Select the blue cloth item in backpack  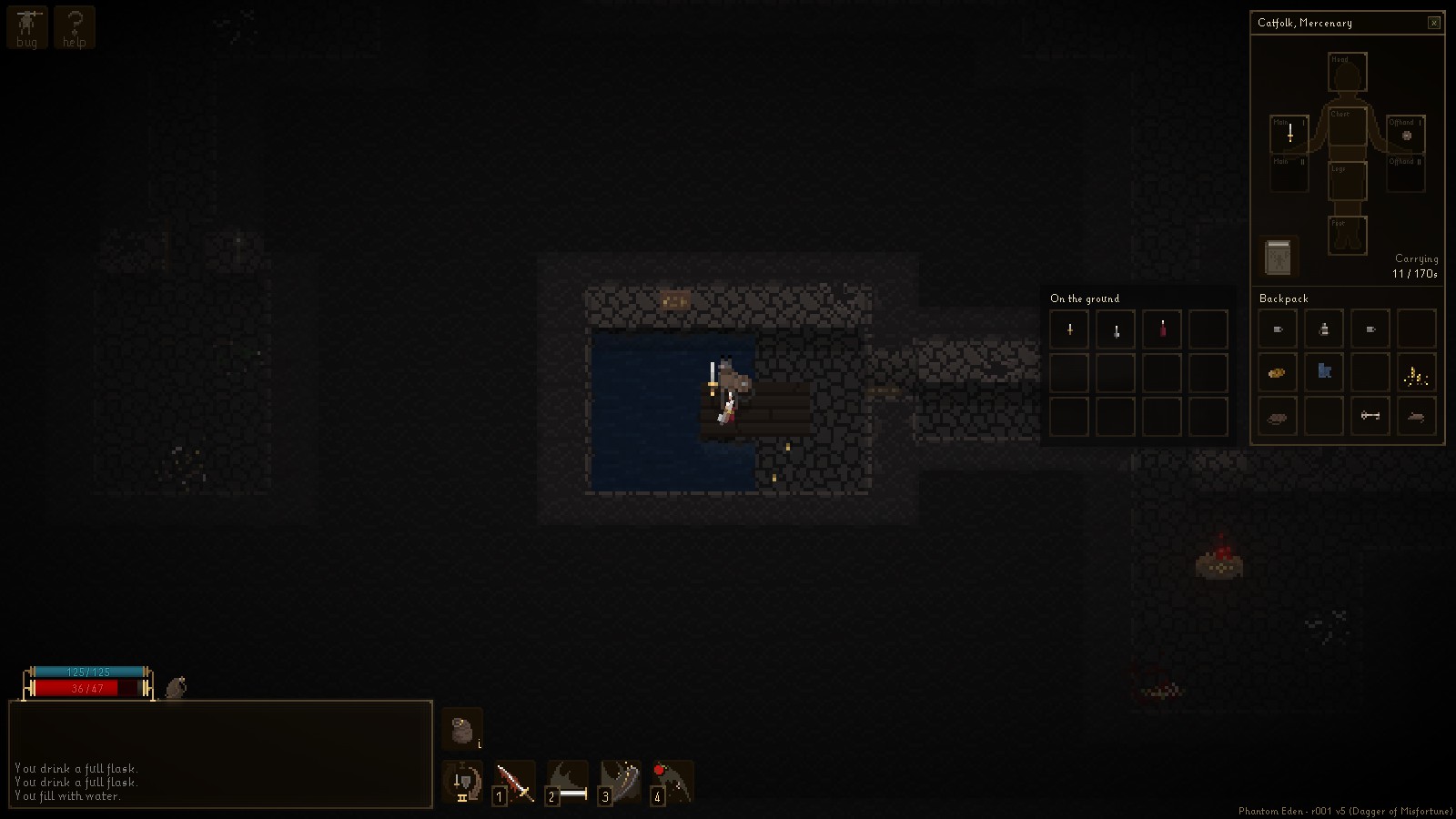(1324, 372)
